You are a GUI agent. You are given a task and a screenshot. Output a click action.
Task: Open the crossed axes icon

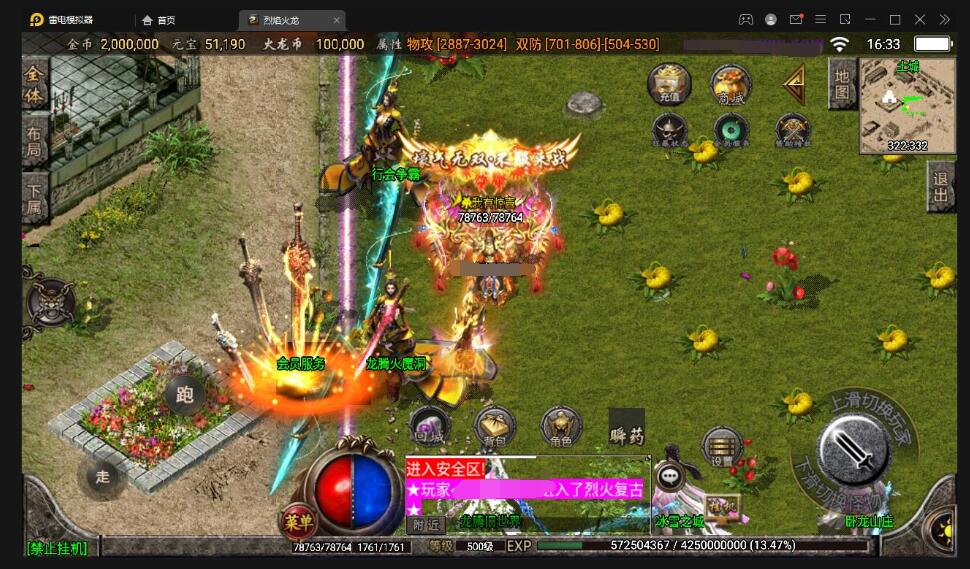click(793, 131)
